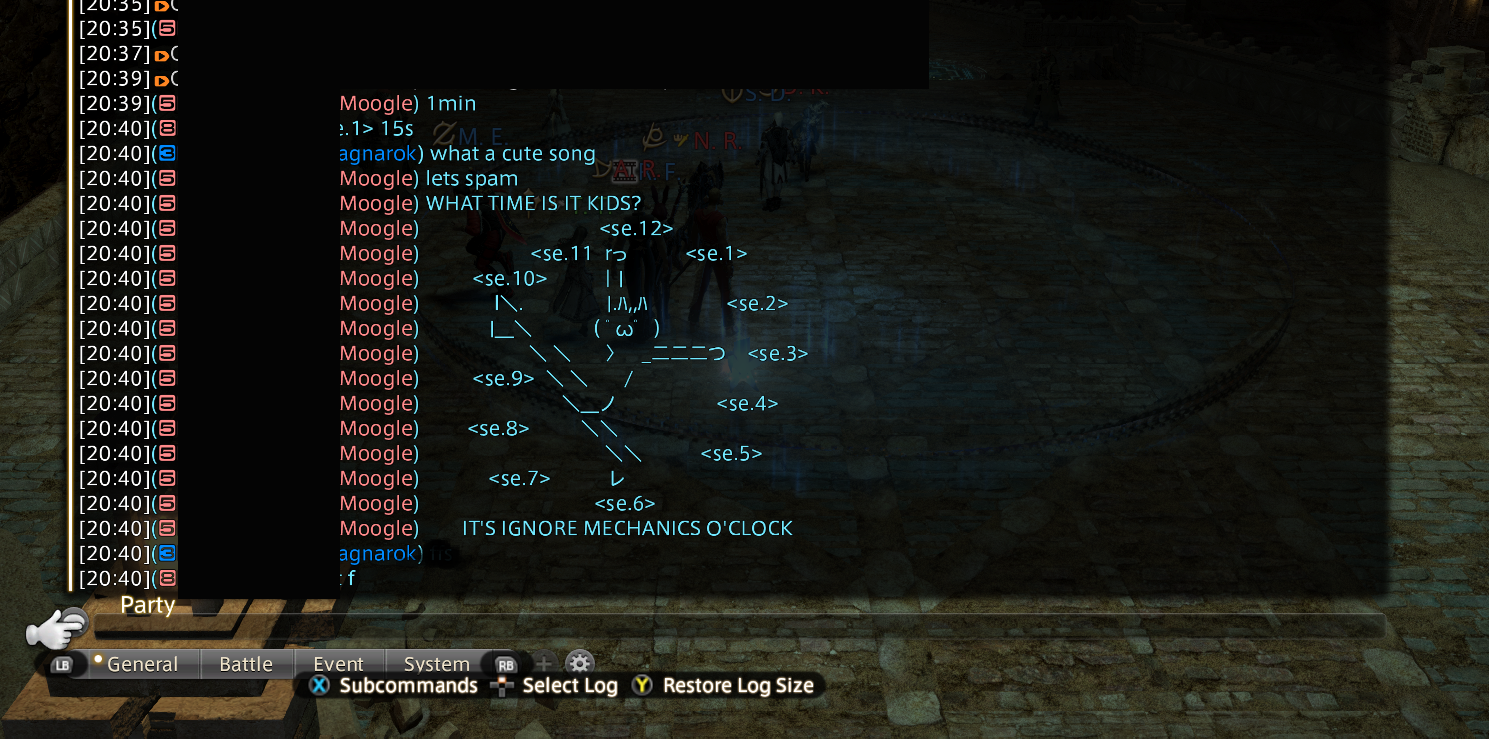The height and width of the screenshot is (739, 1489).
Task: Open the Battle log tab
Action: point(246,664)
